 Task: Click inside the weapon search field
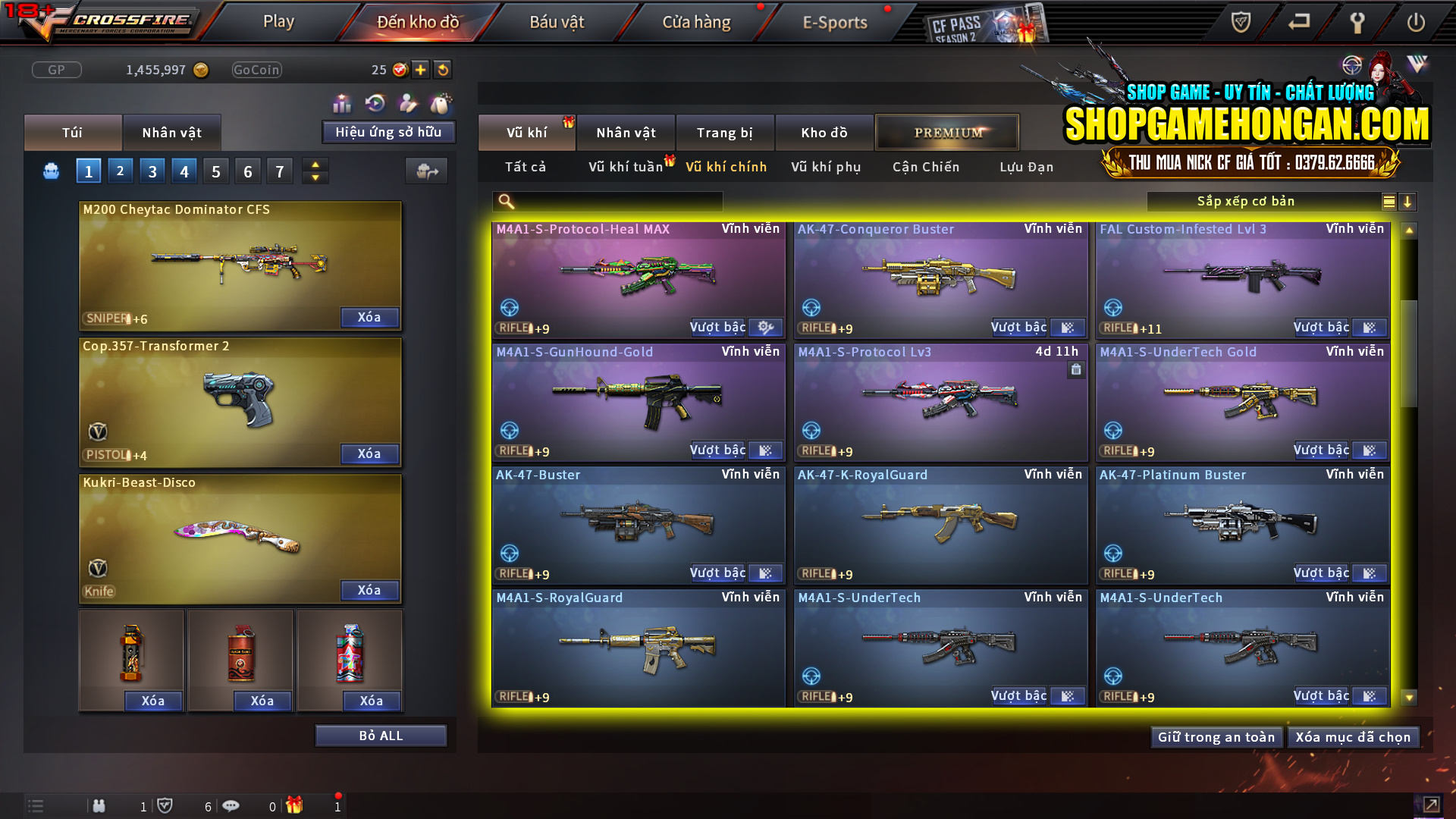[x=607, y=202]
